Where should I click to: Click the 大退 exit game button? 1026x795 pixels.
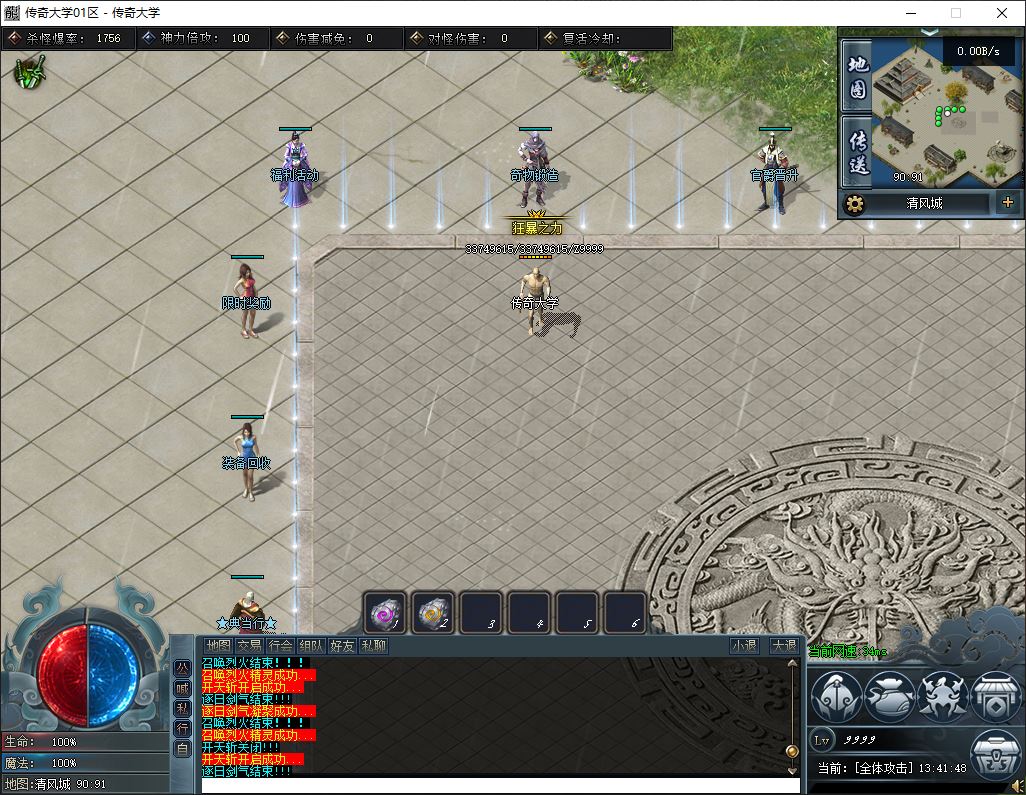tap(783, 646)
